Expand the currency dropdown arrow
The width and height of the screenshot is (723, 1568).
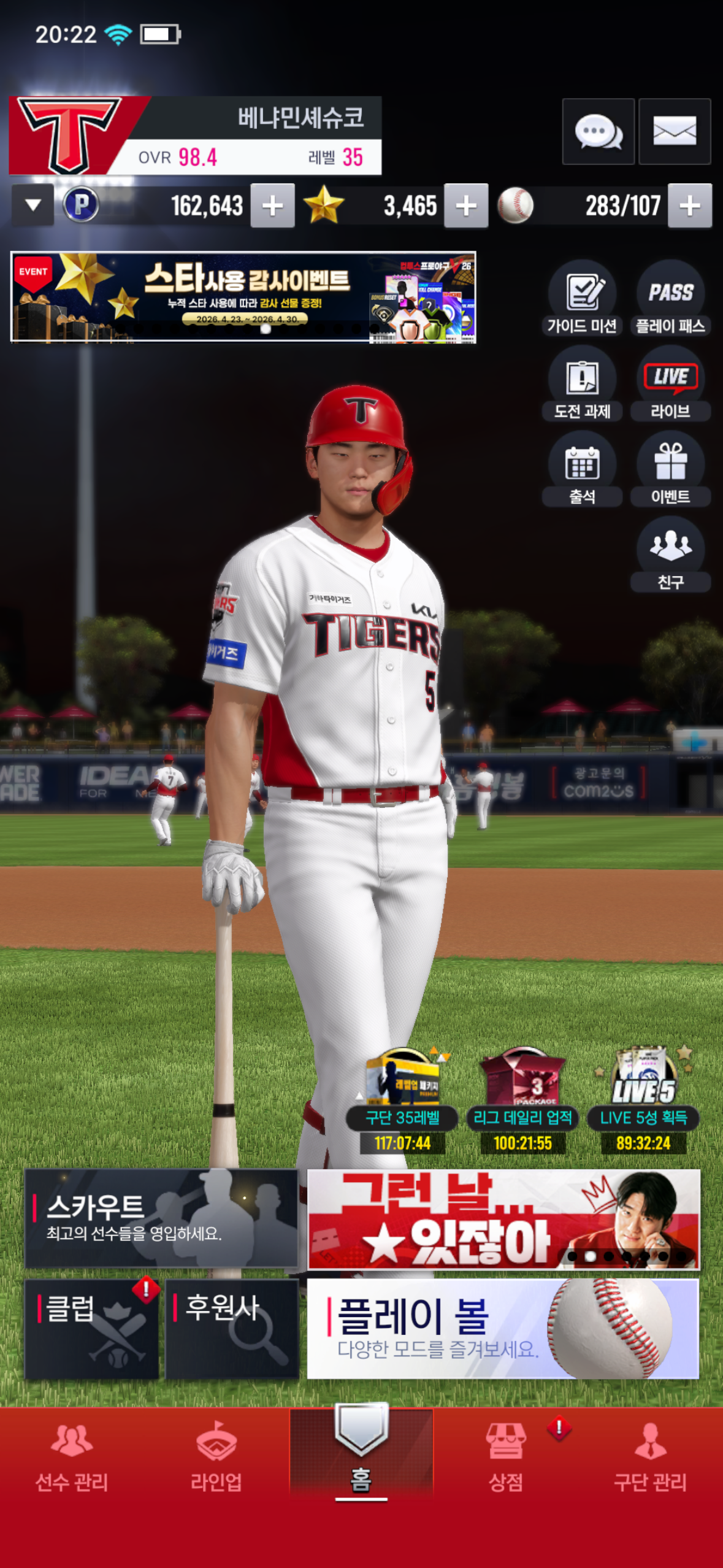[33, 205]
